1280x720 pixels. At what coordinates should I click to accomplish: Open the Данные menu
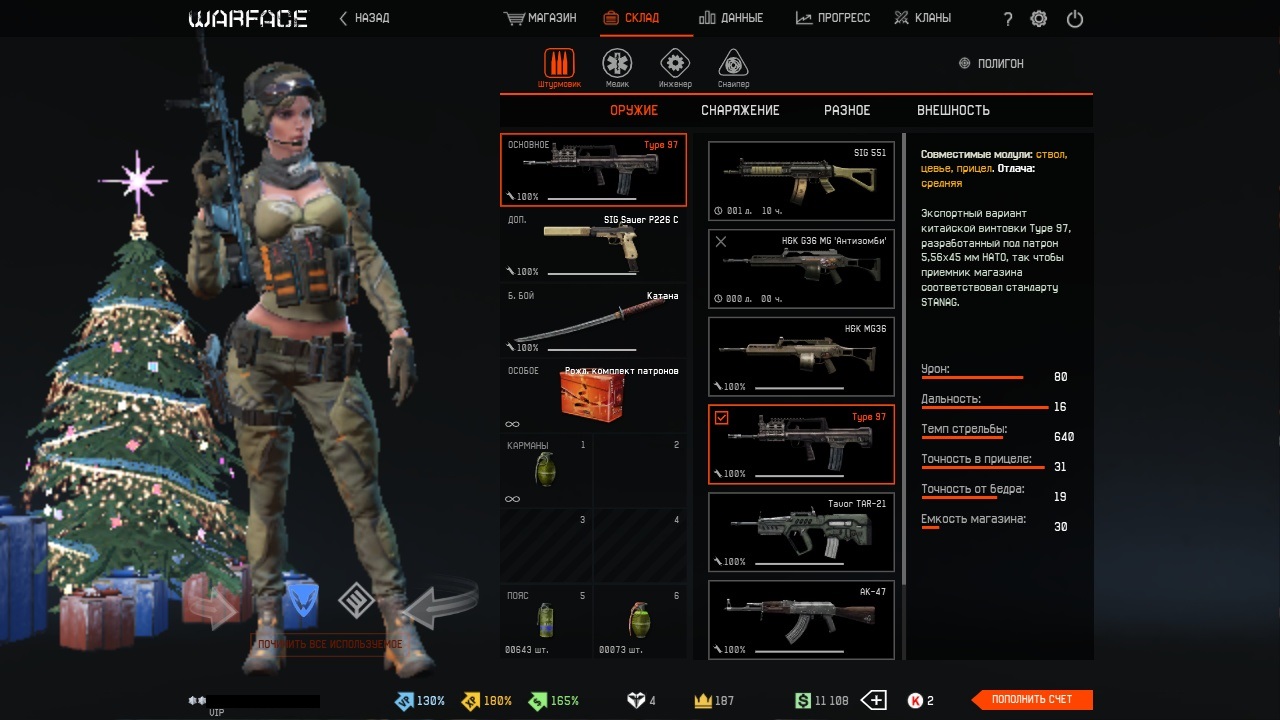(731, 18)
